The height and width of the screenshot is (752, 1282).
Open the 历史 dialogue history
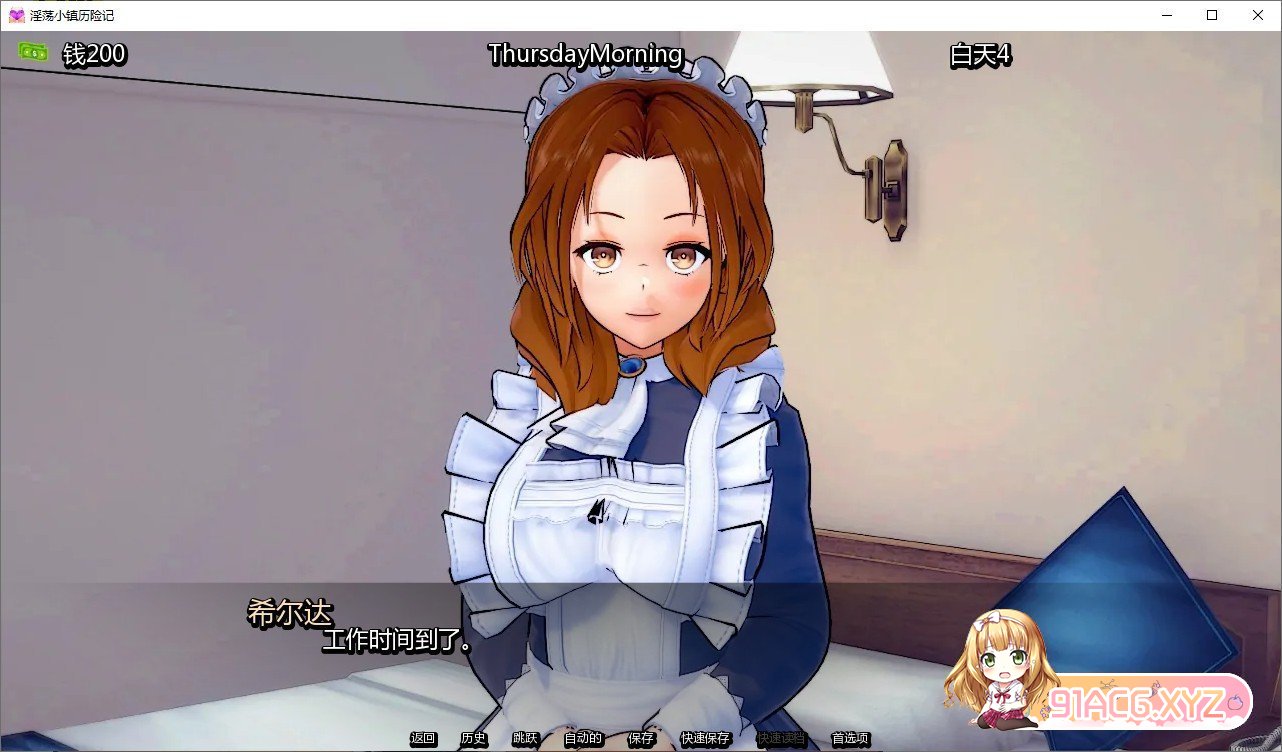point(473,738)
